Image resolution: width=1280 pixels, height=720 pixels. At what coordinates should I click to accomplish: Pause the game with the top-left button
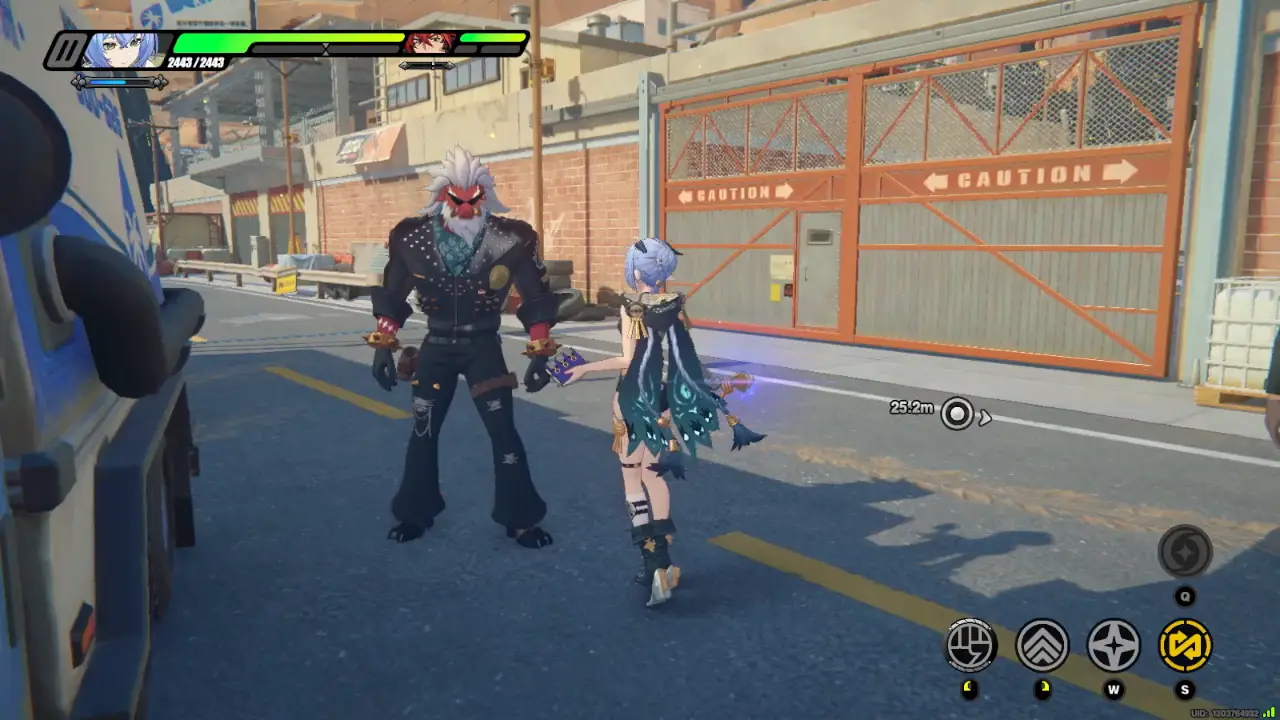68,49
